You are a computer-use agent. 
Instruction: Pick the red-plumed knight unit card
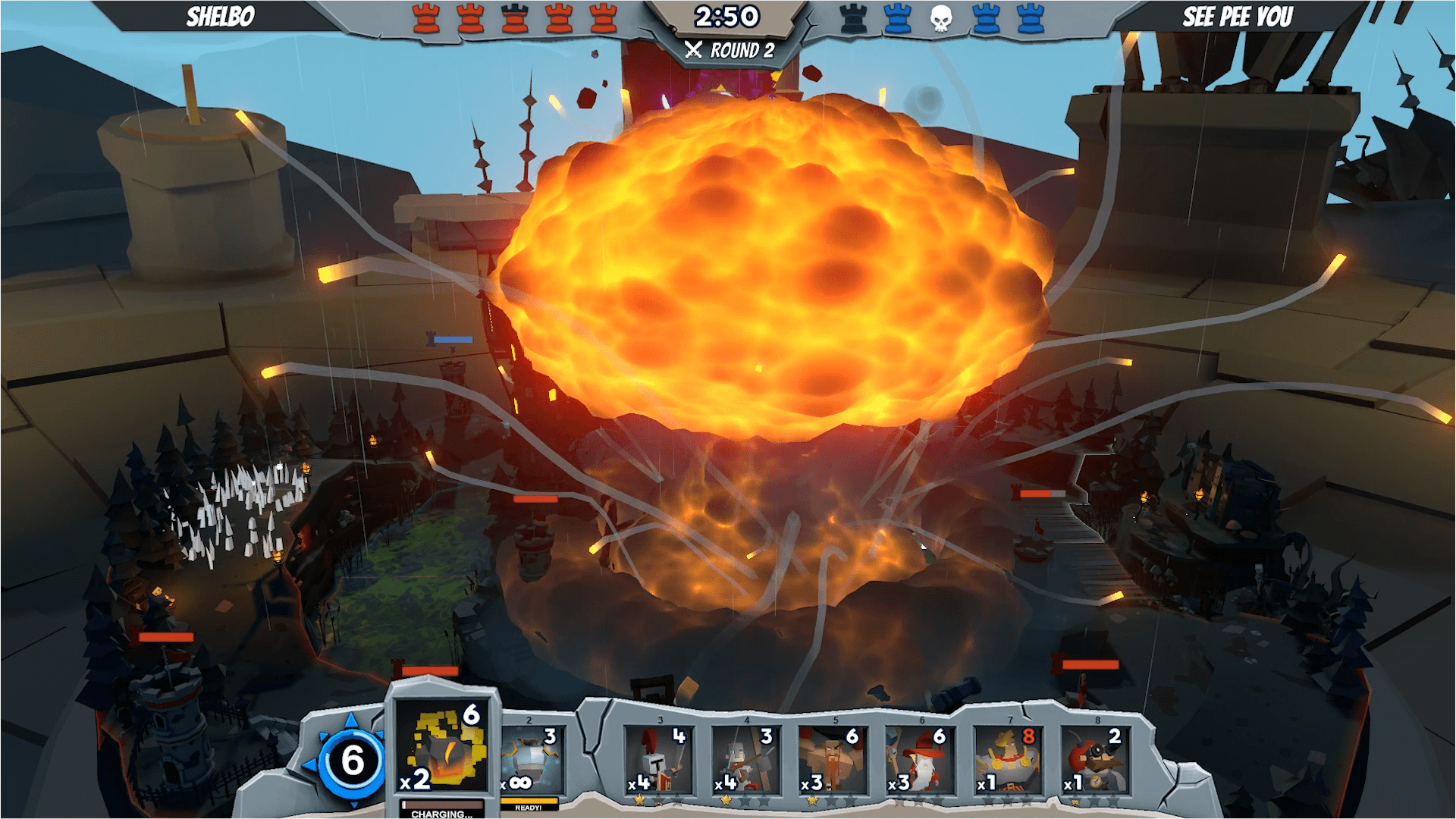[658, 760]
